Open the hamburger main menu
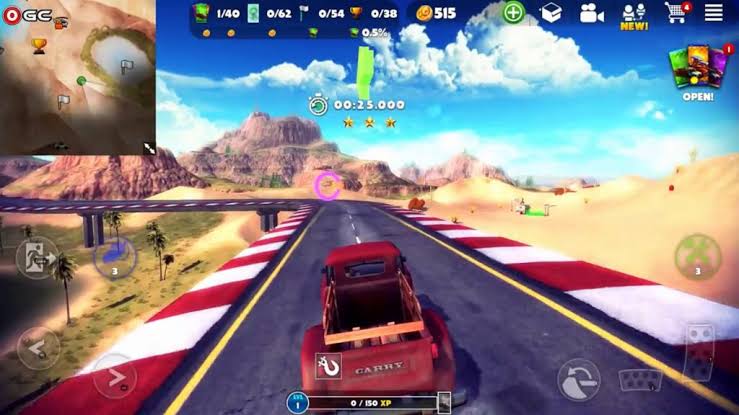Viewport: 739px width, 415px height. 713,13
